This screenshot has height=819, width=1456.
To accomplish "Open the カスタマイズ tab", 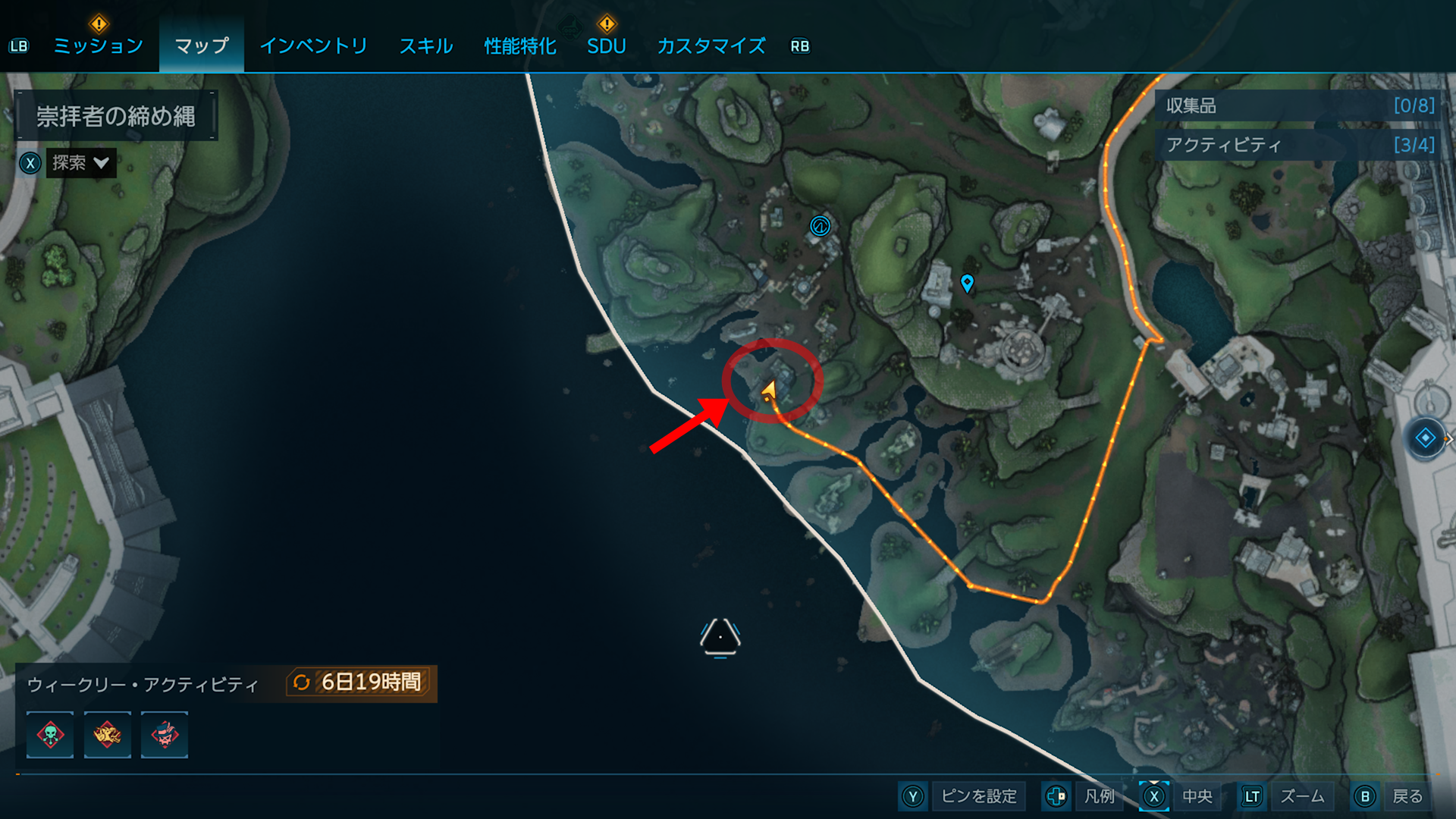I will (x=711, y=46).
